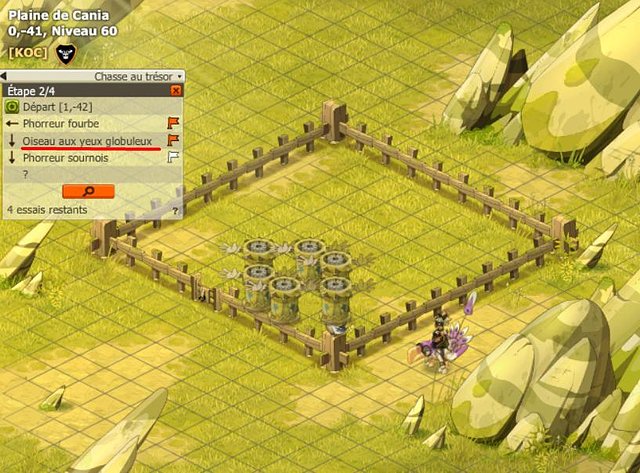This screenshot has width=640, height=473.
Task: Select the Départ [1,-42] starting point
Action: pyautogui.click(x=48, y=106)
